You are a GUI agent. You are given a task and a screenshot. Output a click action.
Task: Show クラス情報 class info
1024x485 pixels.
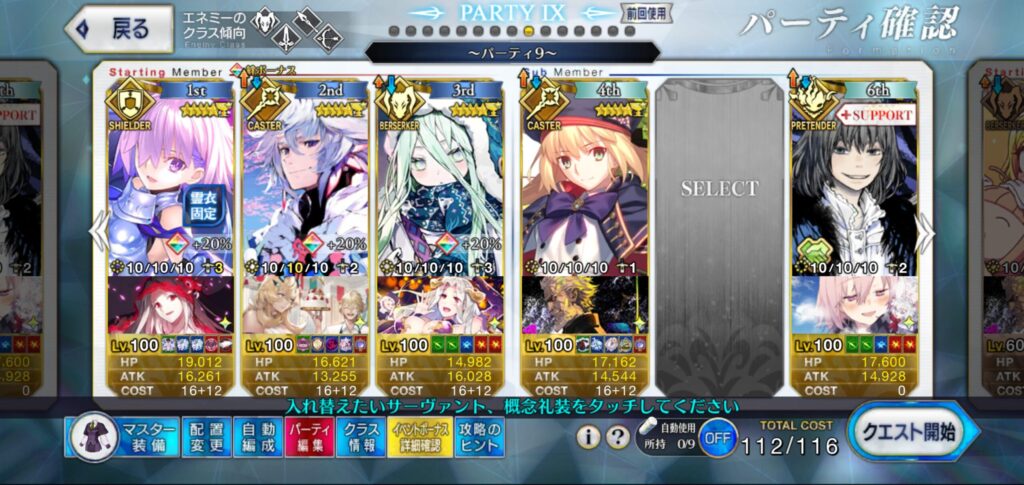(360, 439)
